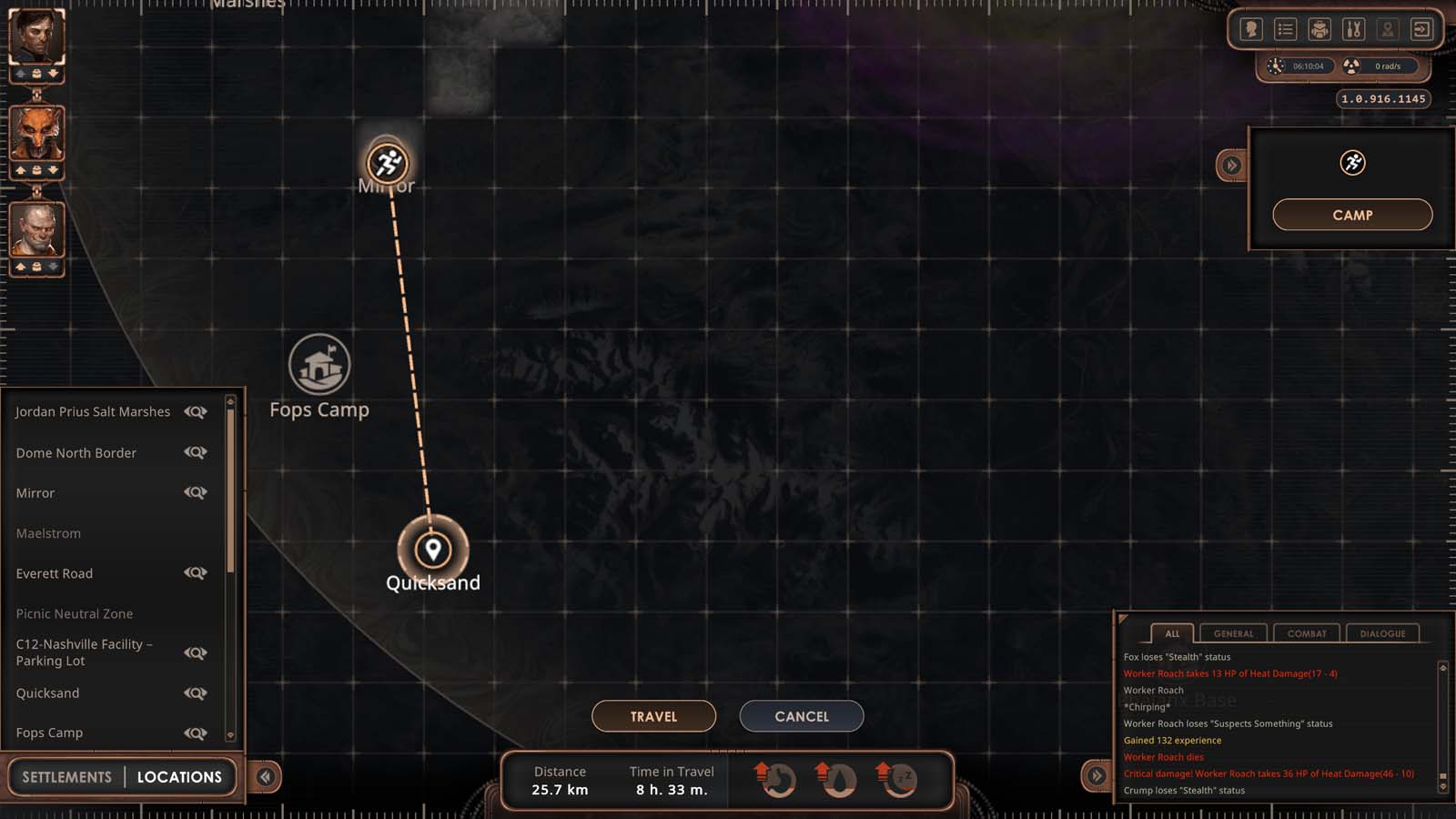Expand the right map panel chevron
The height and width of the screenshot is (819, 1456).
[1230, 165]
